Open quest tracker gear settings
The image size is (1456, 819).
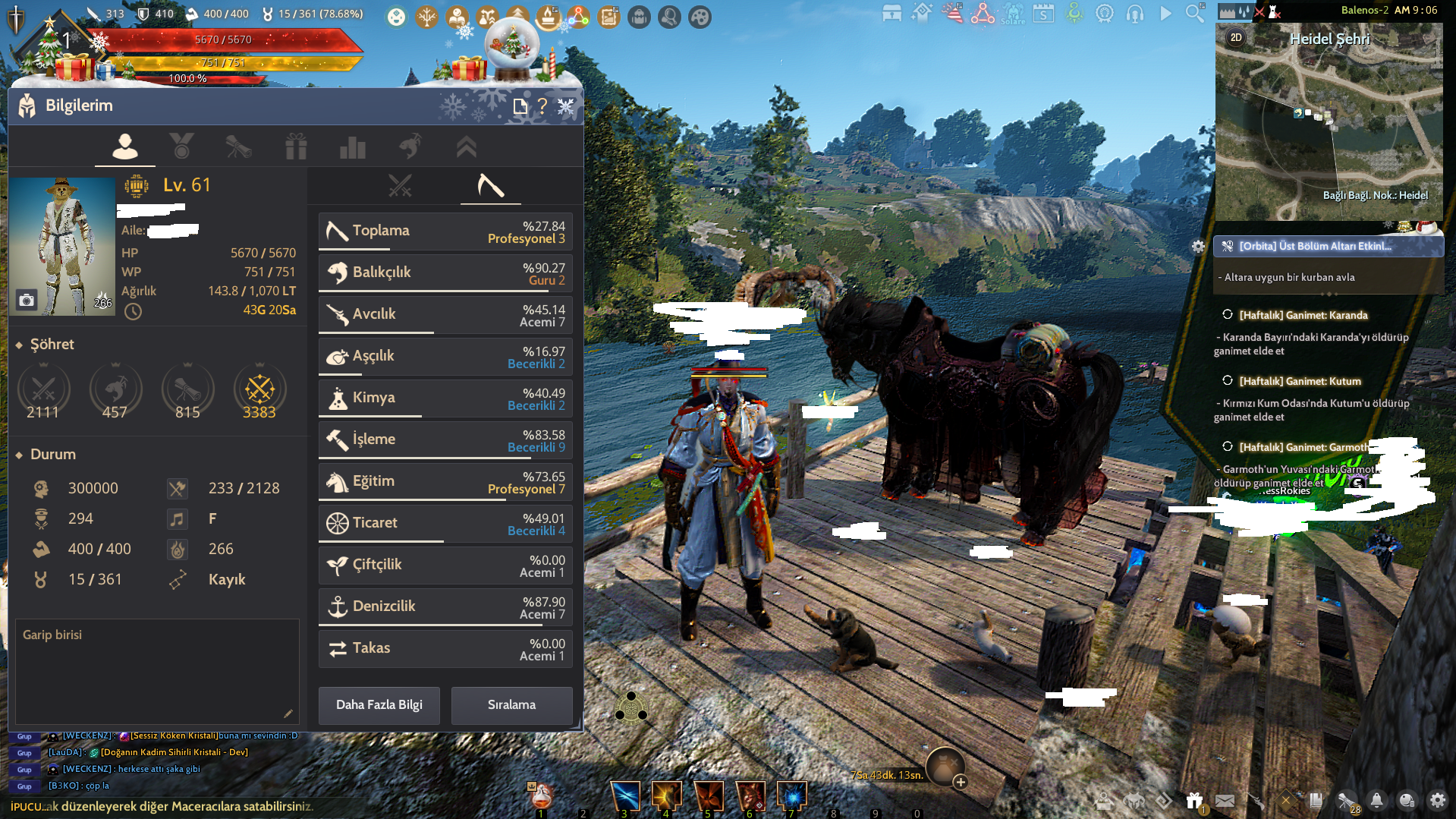coord(1198,246)
